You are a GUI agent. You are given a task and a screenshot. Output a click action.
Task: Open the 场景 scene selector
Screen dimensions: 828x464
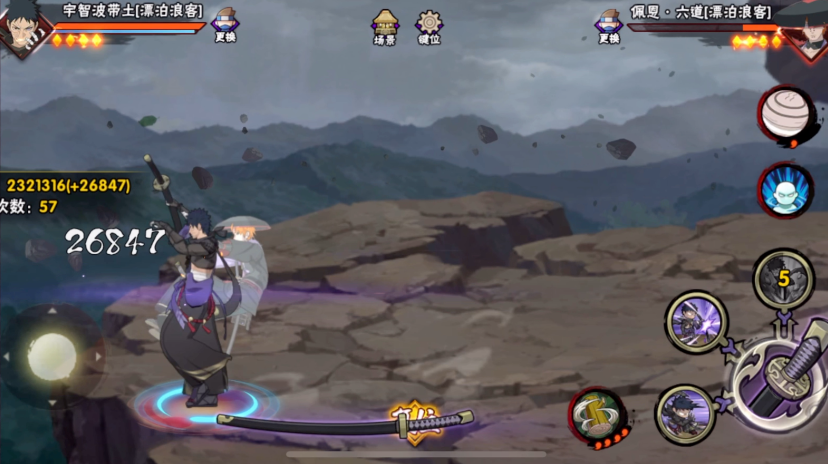click(x=385, y=25)
